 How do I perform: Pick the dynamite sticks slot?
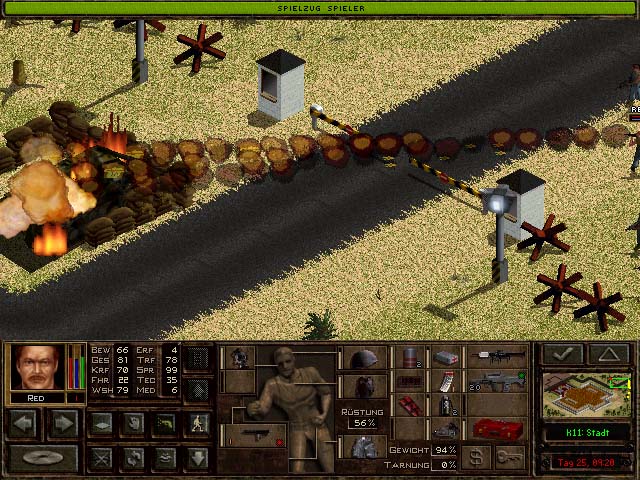coord(407,406)
